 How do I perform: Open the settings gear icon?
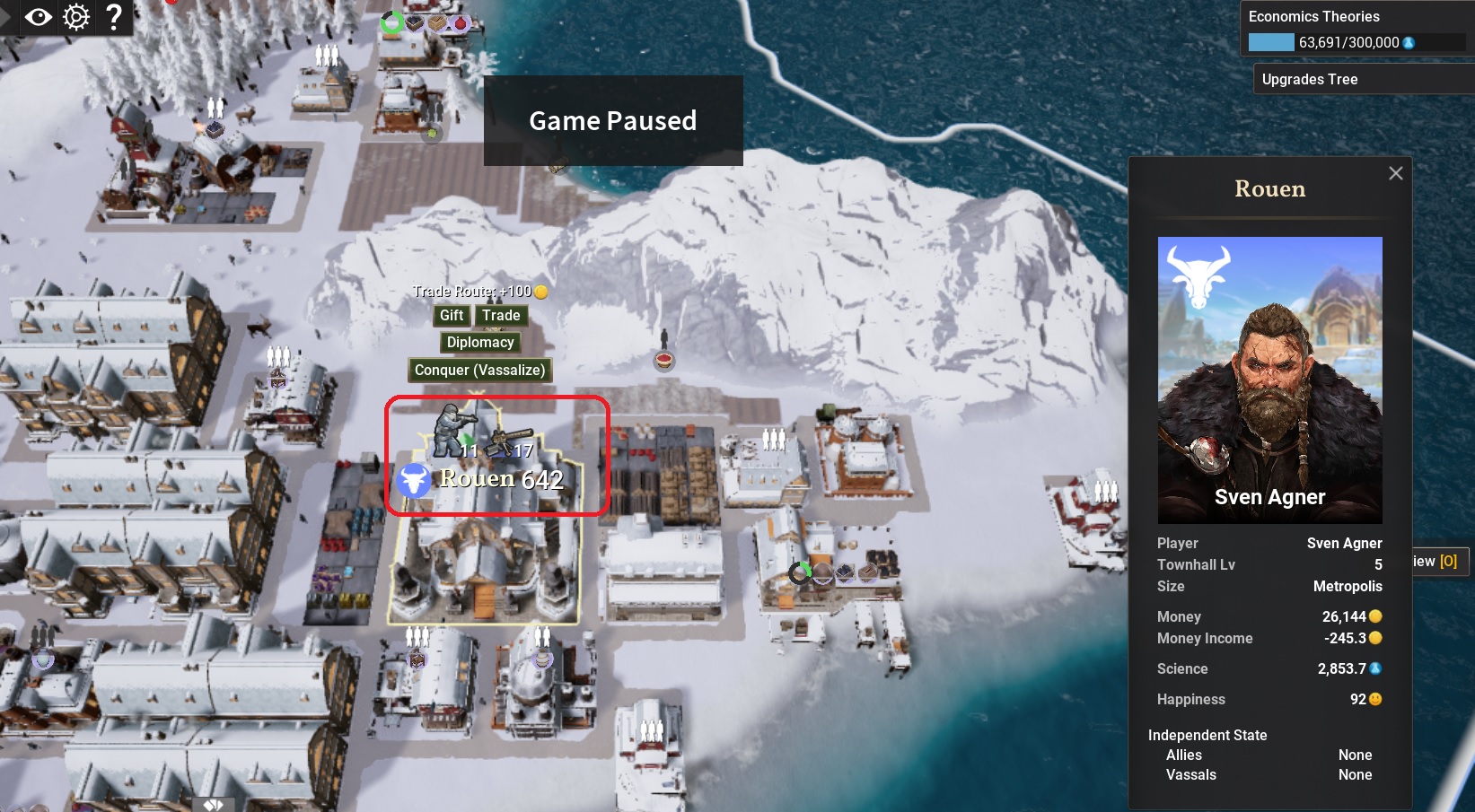75,16
